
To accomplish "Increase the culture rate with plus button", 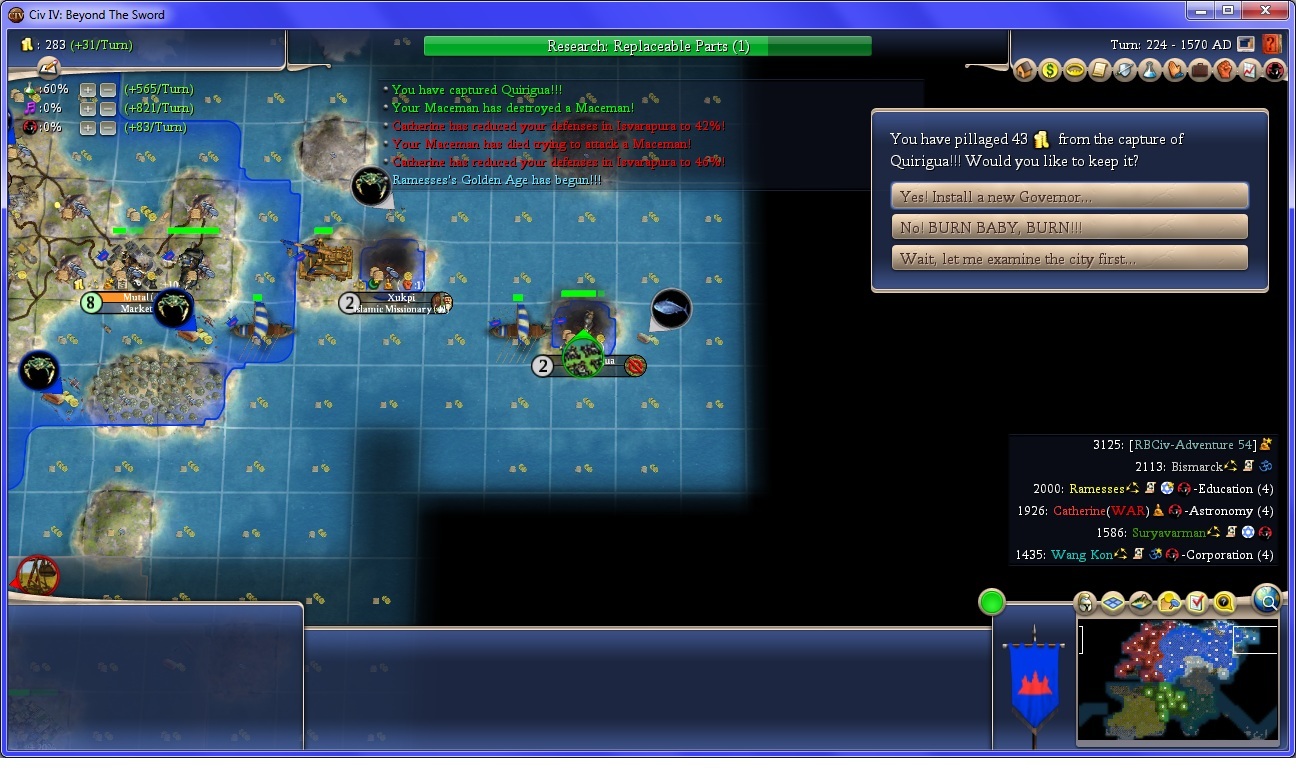I will (x=88, y=108).
